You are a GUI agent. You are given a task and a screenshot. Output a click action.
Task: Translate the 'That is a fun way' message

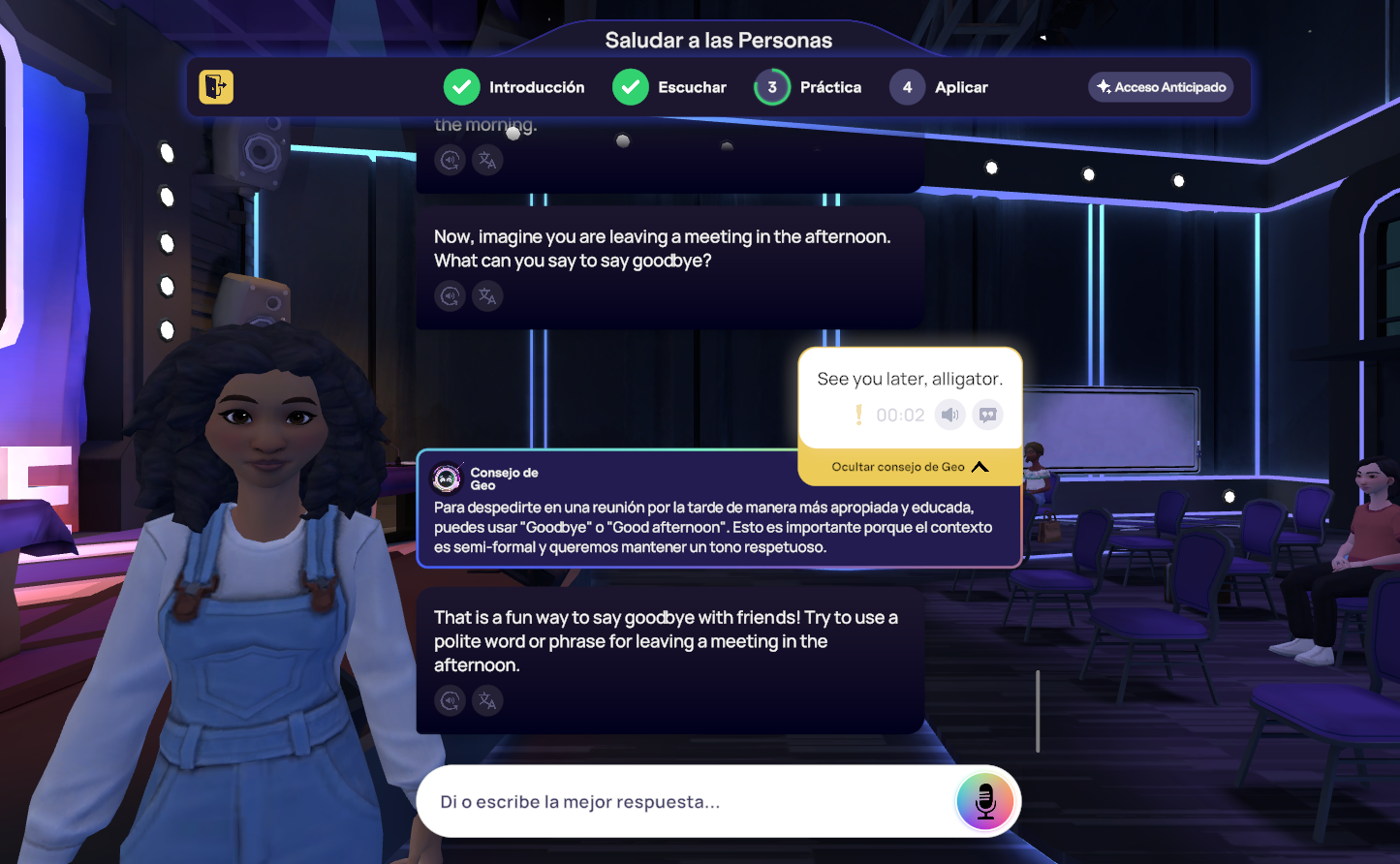(x=487, y=700)
